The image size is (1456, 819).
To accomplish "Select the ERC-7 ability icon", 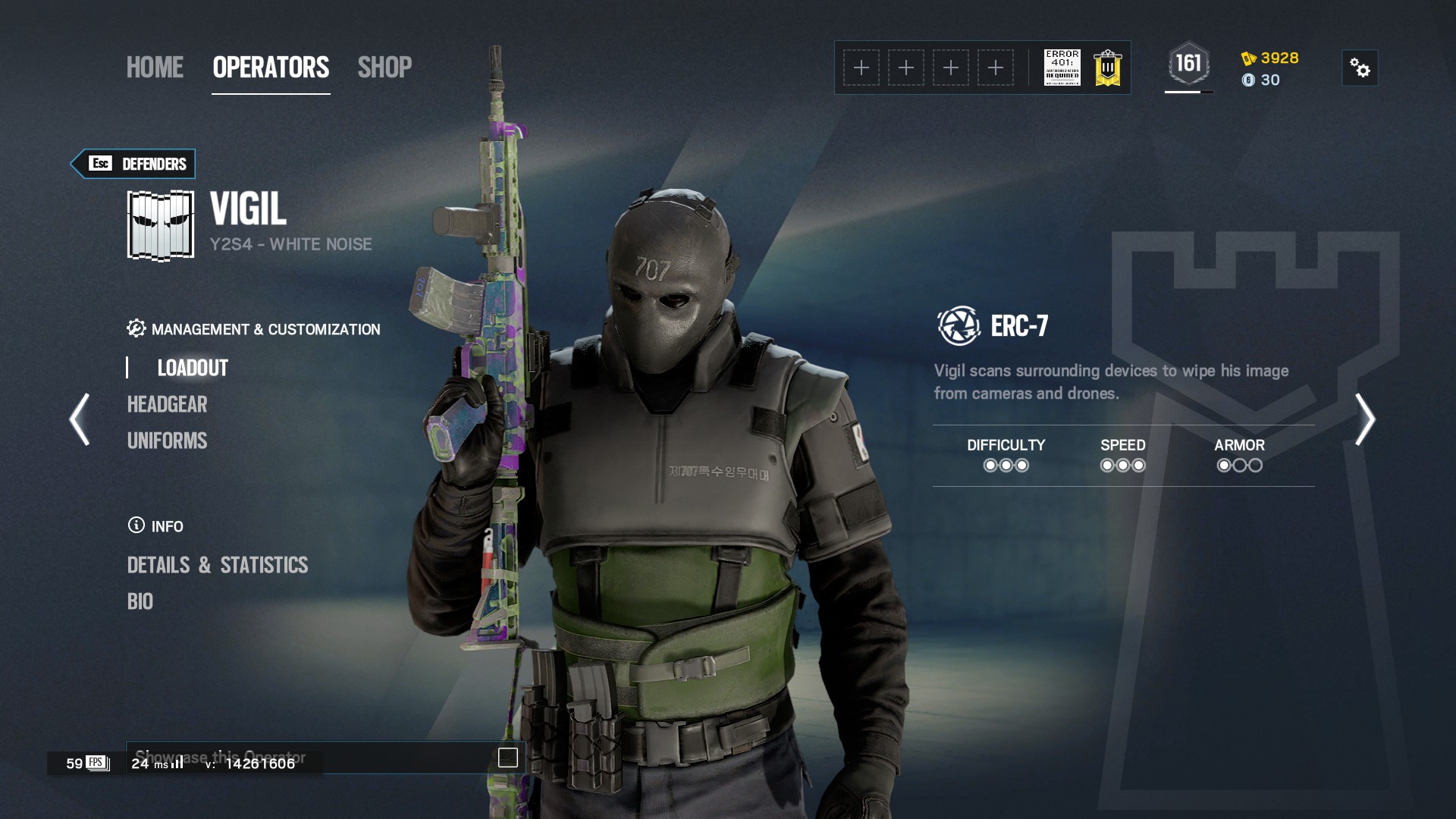I will coord(959,326).
